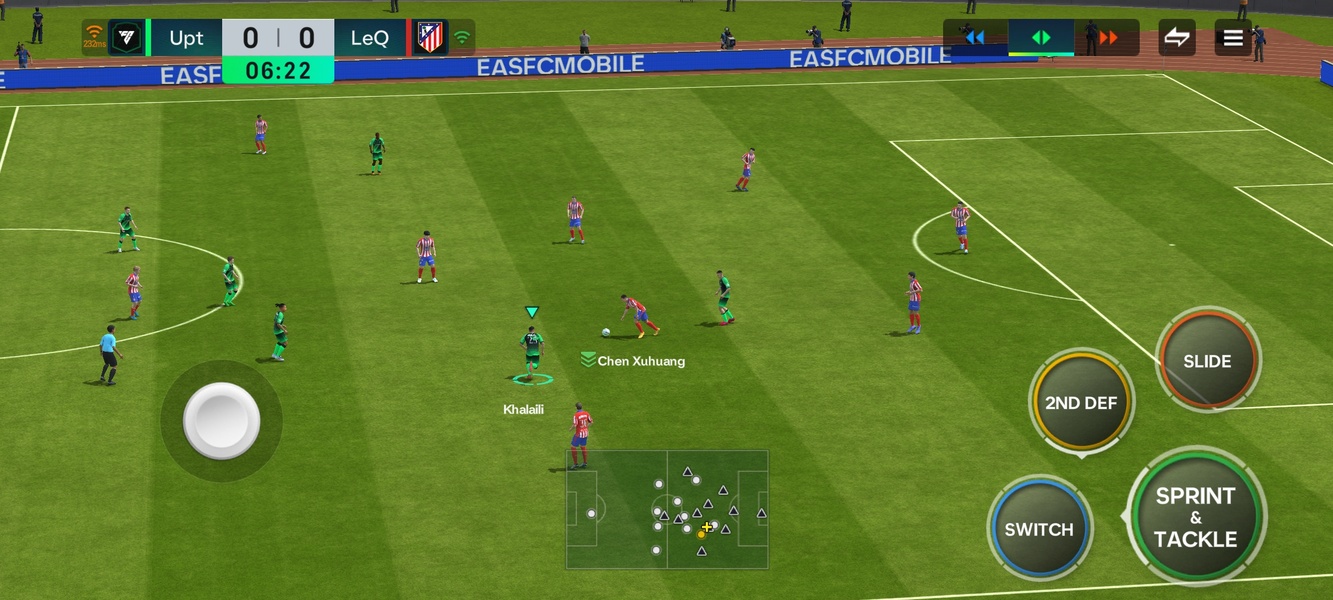Select the blue defensive tactic arrows
The height and width of the screenshot is (600, 1333).
click(x=975, y=38)
